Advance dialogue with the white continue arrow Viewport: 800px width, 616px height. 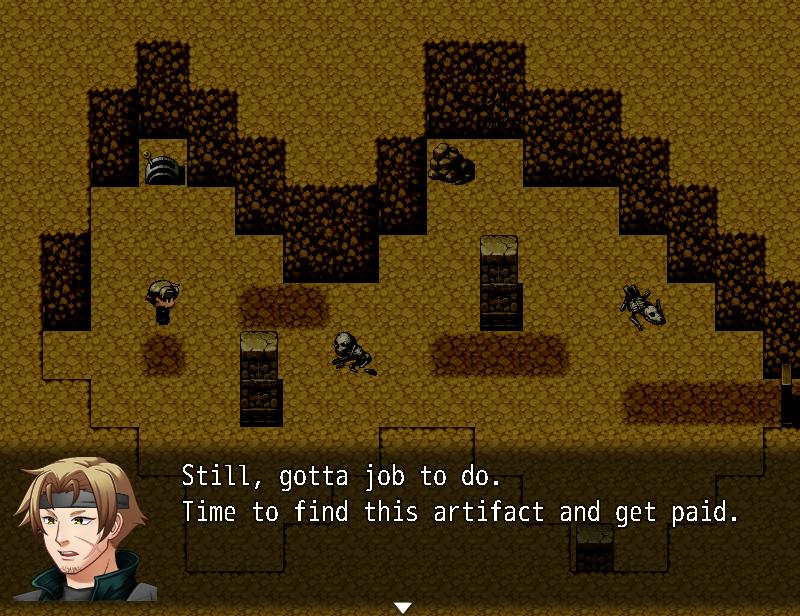pyautogui.click(x=402, y=607)
